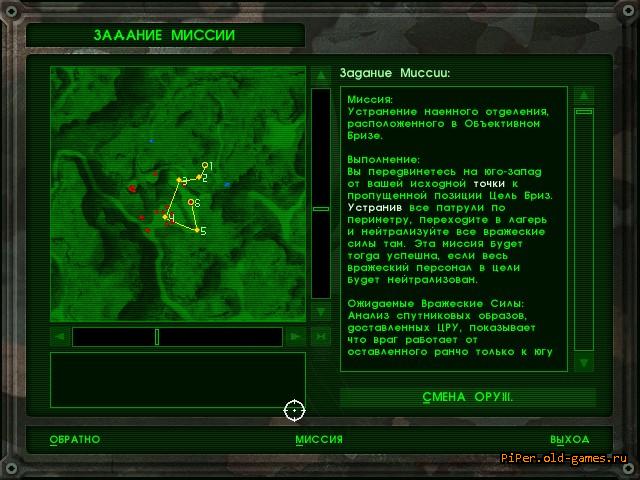The width and height of the screenshot is (640, 480).
Task: Click the map's vertical scroll-down arrow
Action: click(x=320, y=312)
